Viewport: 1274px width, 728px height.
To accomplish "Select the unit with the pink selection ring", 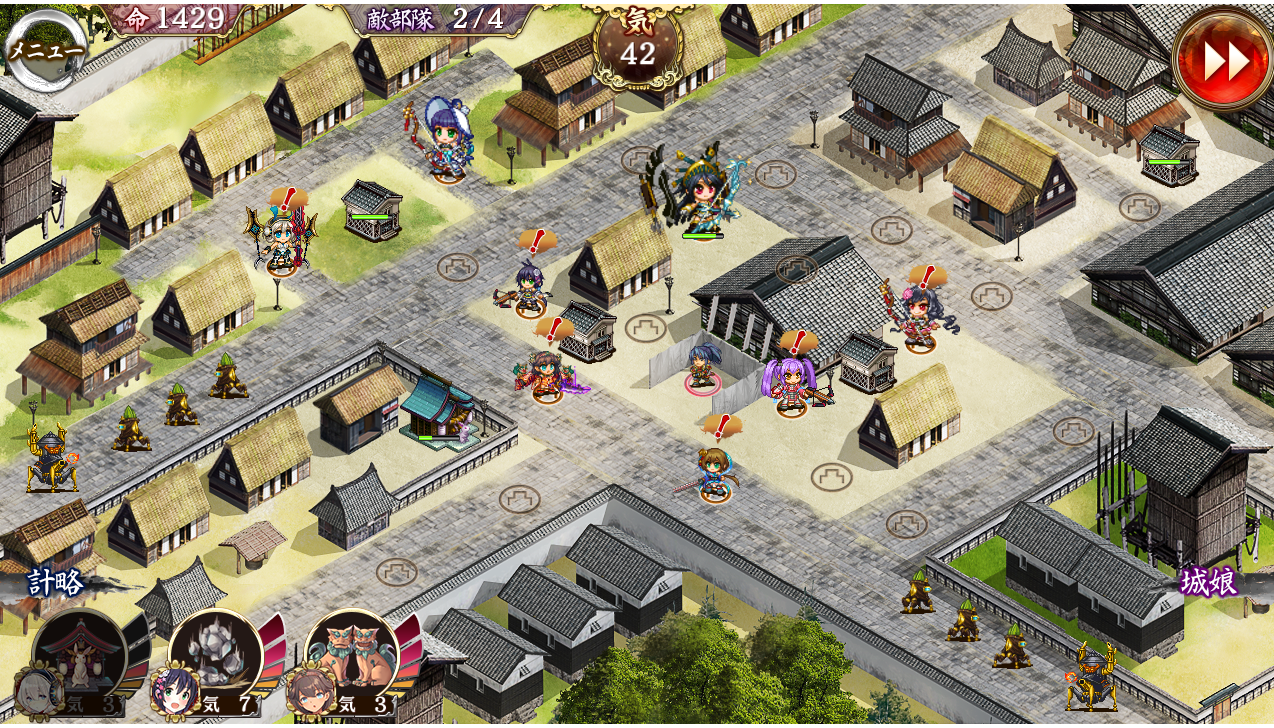I will (x=701, y=366).
